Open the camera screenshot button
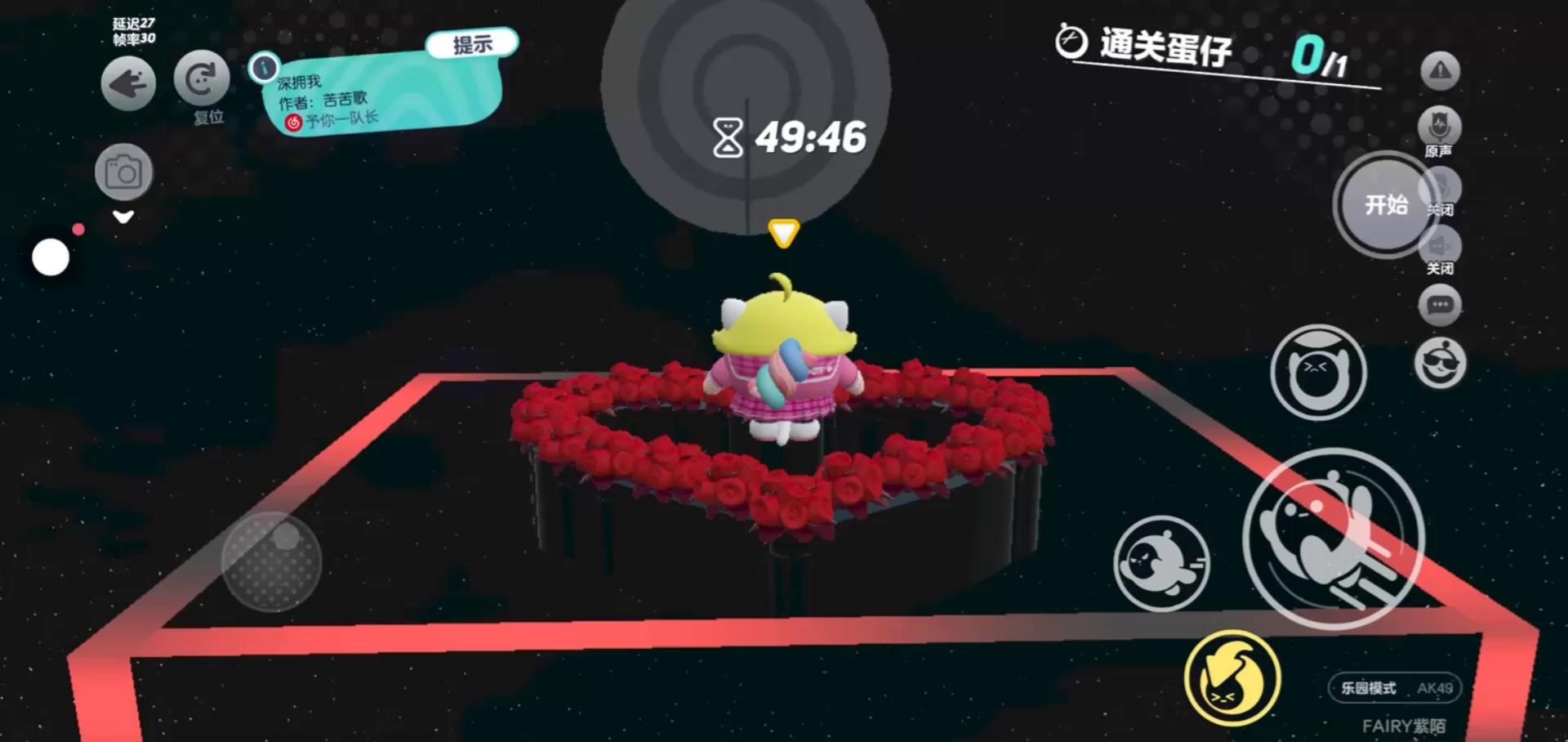The image size is (1568, 742). [123, 172]
